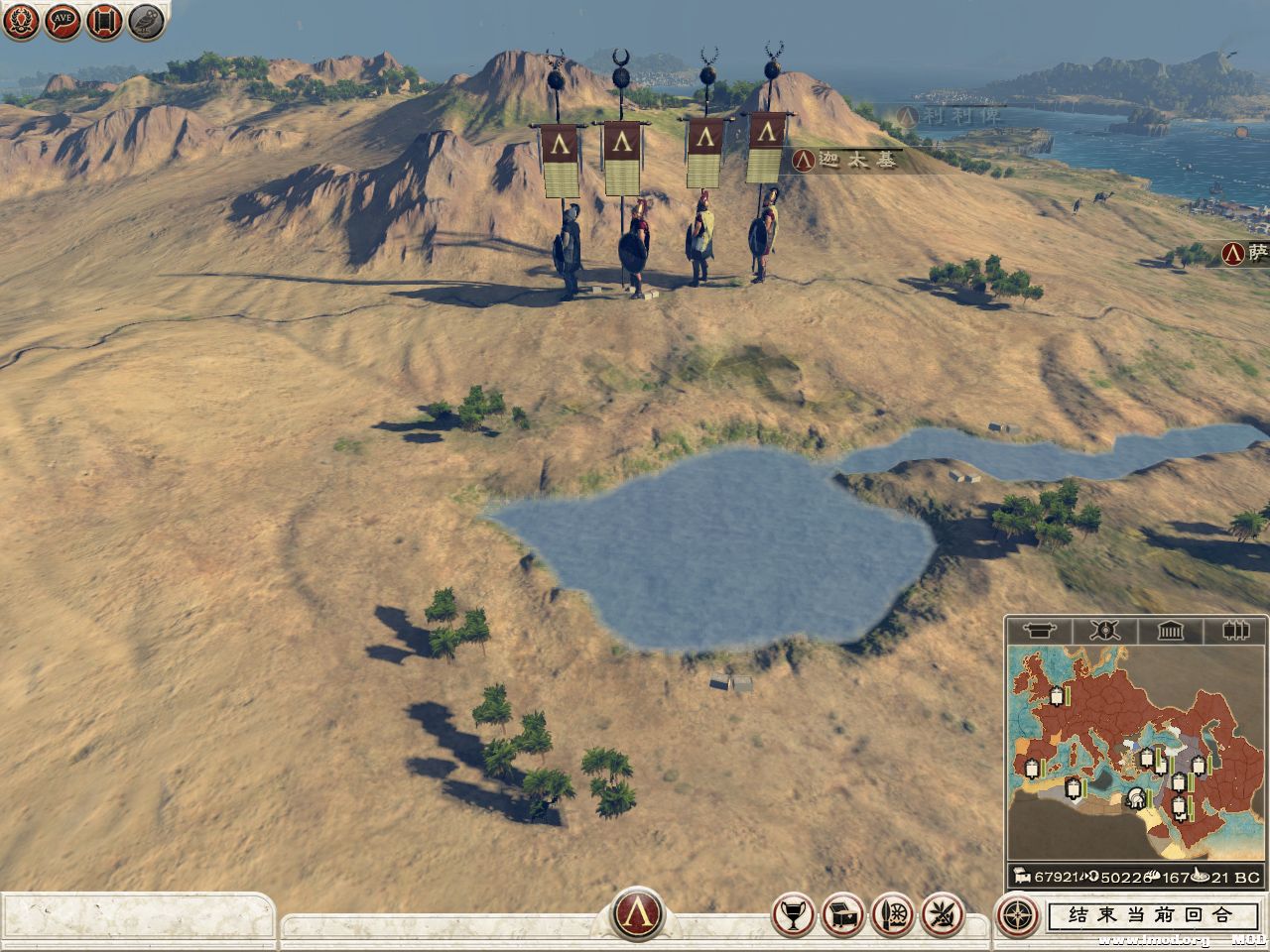Open the AVE speech bubble advisor icon
Screen dimensions: 1270x952
point(63,21)
